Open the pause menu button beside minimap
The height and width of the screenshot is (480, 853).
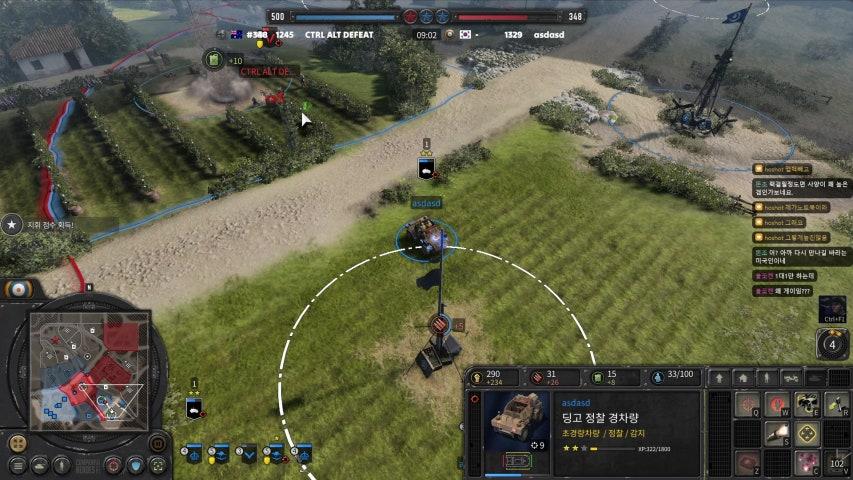(x=158, y=442)
